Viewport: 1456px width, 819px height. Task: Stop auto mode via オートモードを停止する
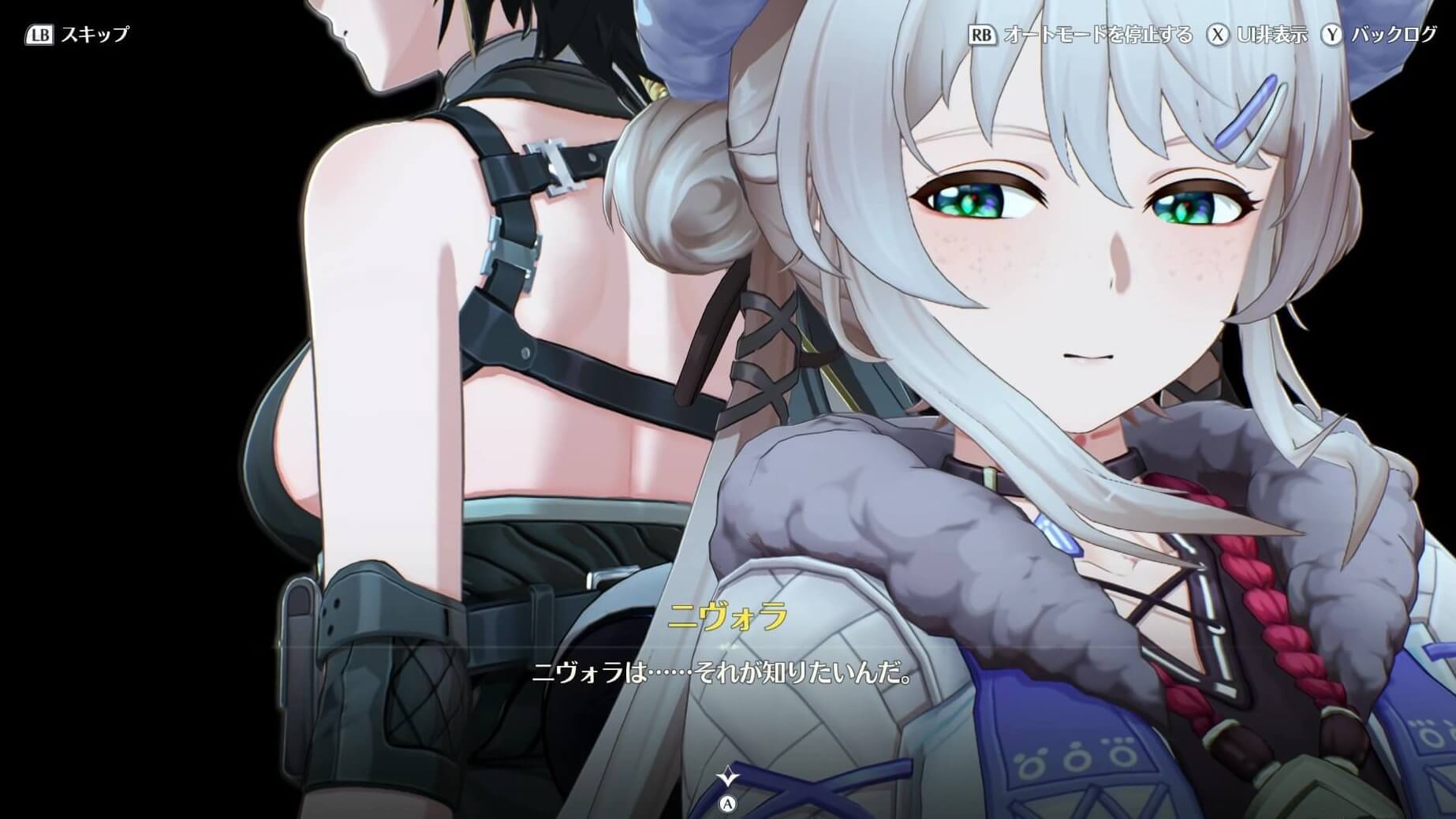(1081, 35)
